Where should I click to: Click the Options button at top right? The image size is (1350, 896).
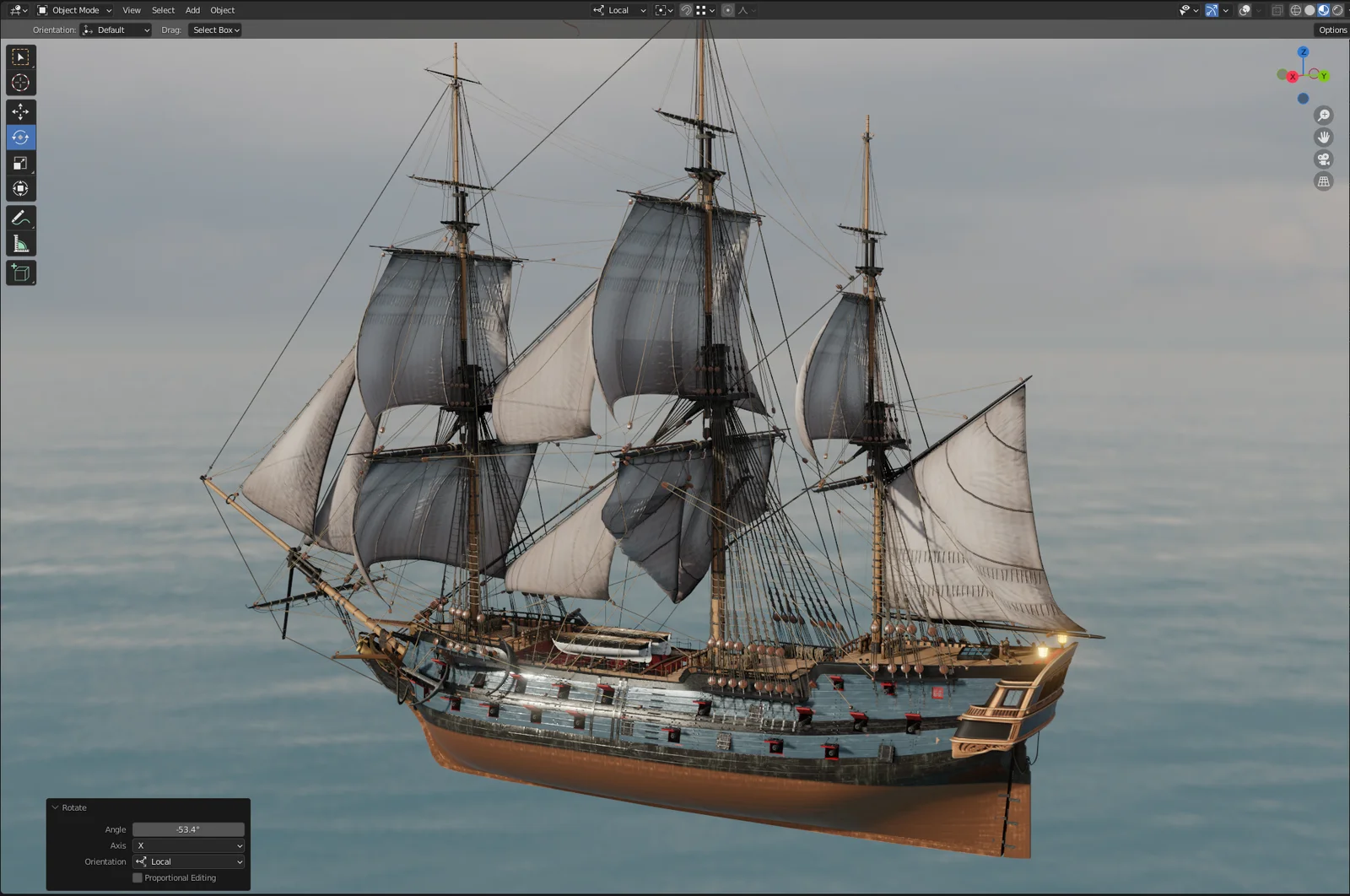[x=1331, y=30]
